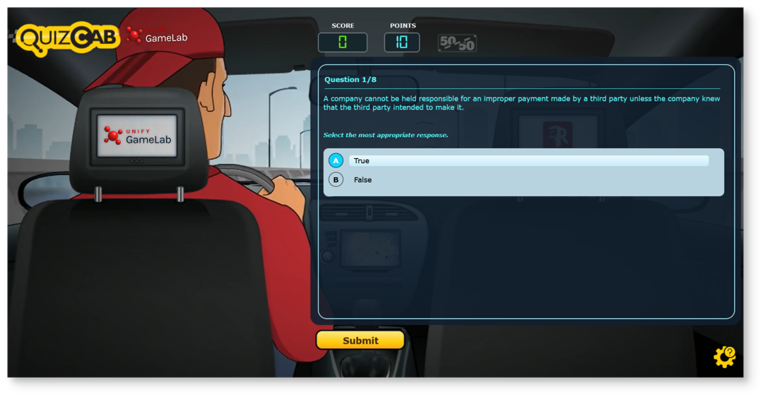Select answer A True
Viewport: 771px width, 405px height.
[336, 160]
